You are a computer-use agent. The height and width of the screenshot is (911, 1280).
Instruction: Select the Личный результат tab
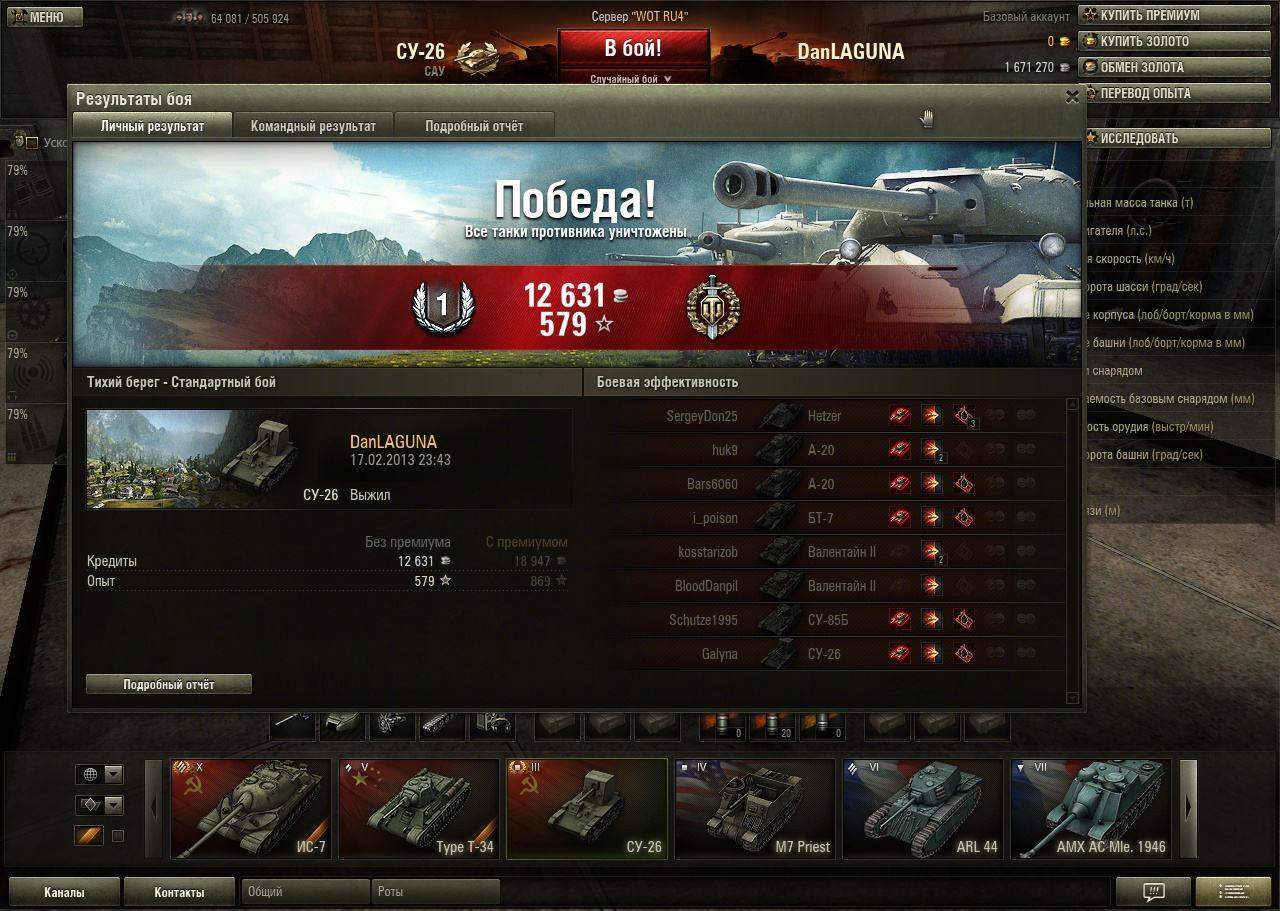[152, 126]
